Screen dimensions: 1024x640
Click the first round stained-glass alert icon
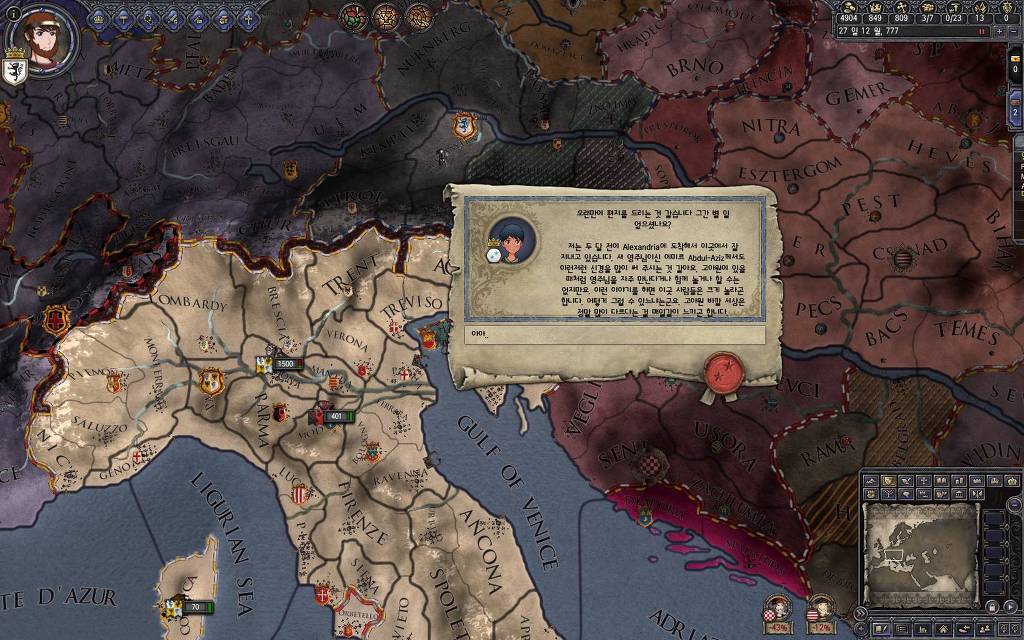point(352,16)
